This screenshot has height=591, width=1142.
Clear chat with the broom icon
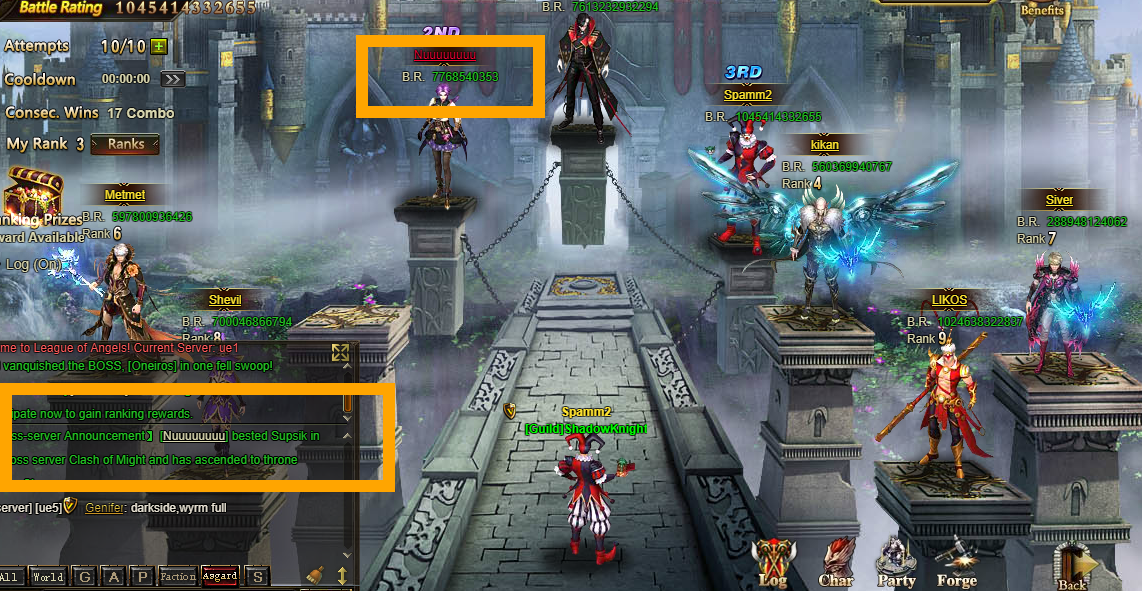pos(315,575)
